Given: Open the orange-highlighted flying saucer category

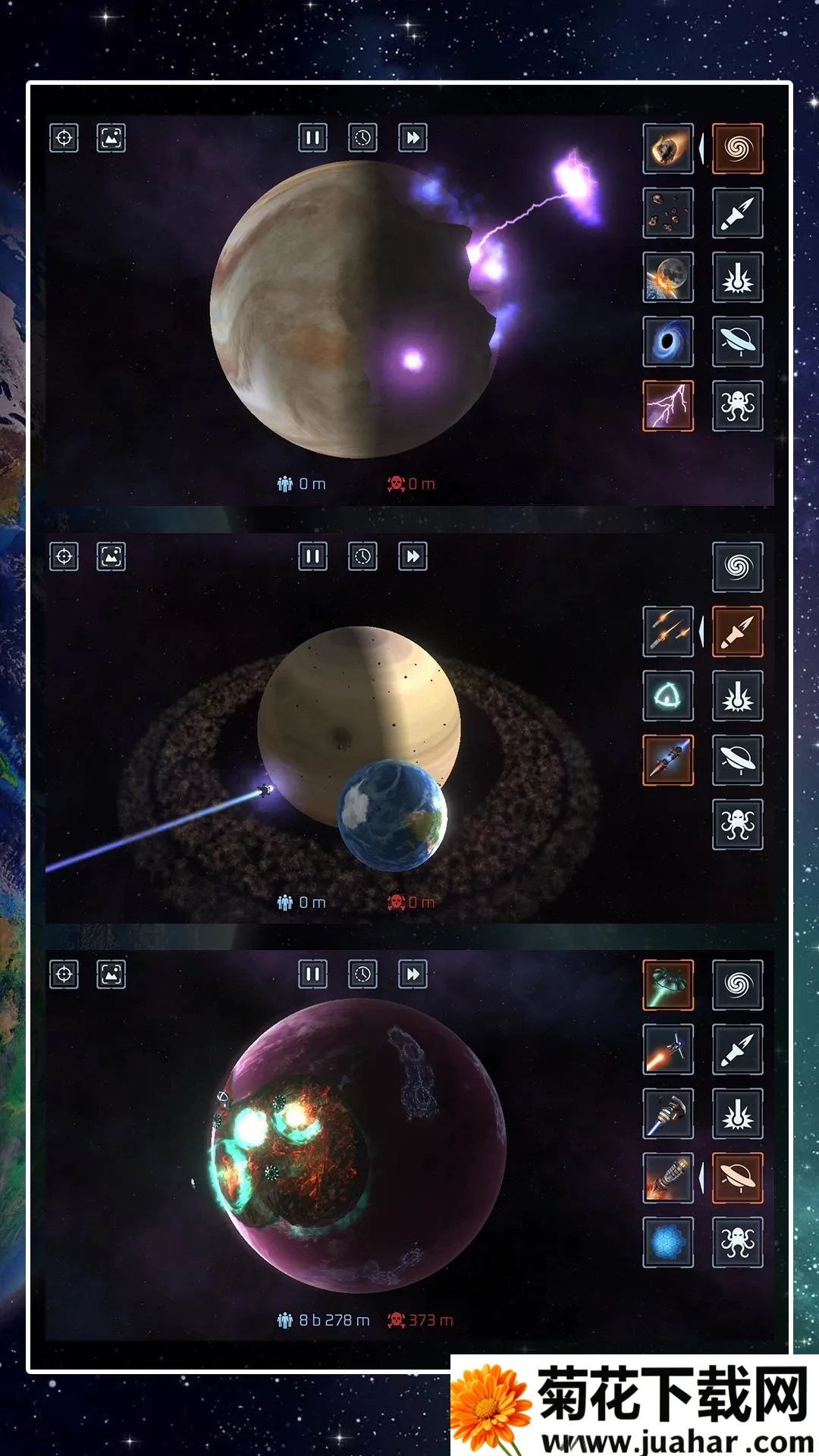Looking at the screenshot, I should (x=737, y=1178).
